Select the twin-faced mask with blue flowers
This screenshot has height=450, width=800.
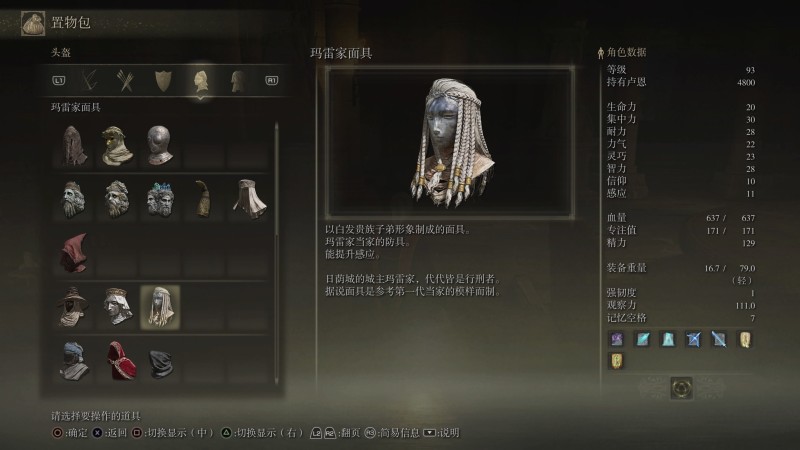click(160, 197)
